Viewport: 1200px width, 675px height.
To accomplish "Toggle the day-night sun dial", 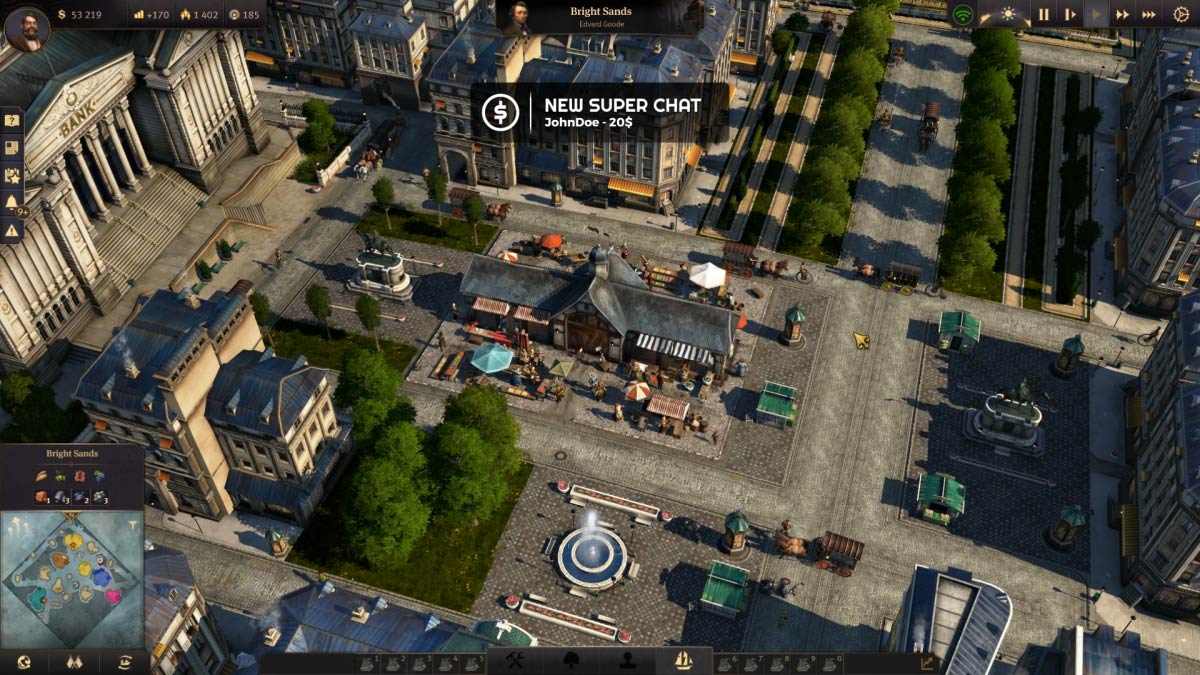I will (x=1006, y=14).
